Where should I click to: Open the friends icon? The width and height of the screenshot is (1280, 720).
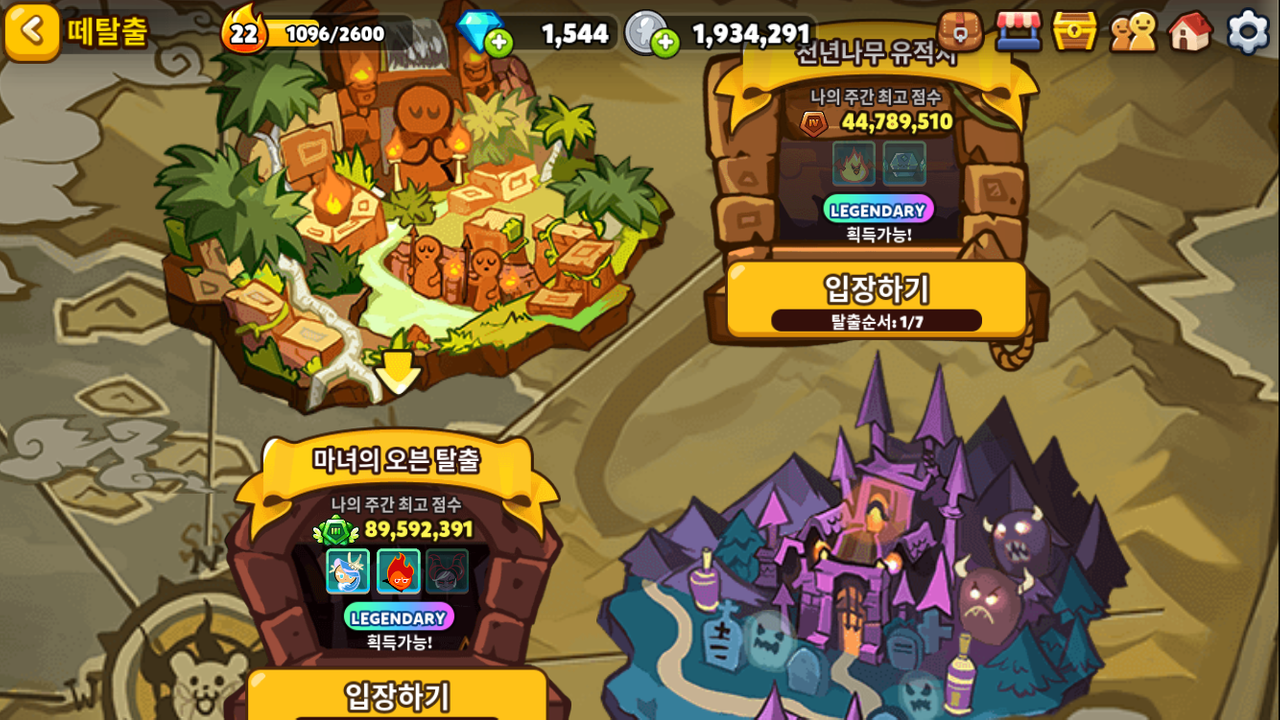point(1133,31)
